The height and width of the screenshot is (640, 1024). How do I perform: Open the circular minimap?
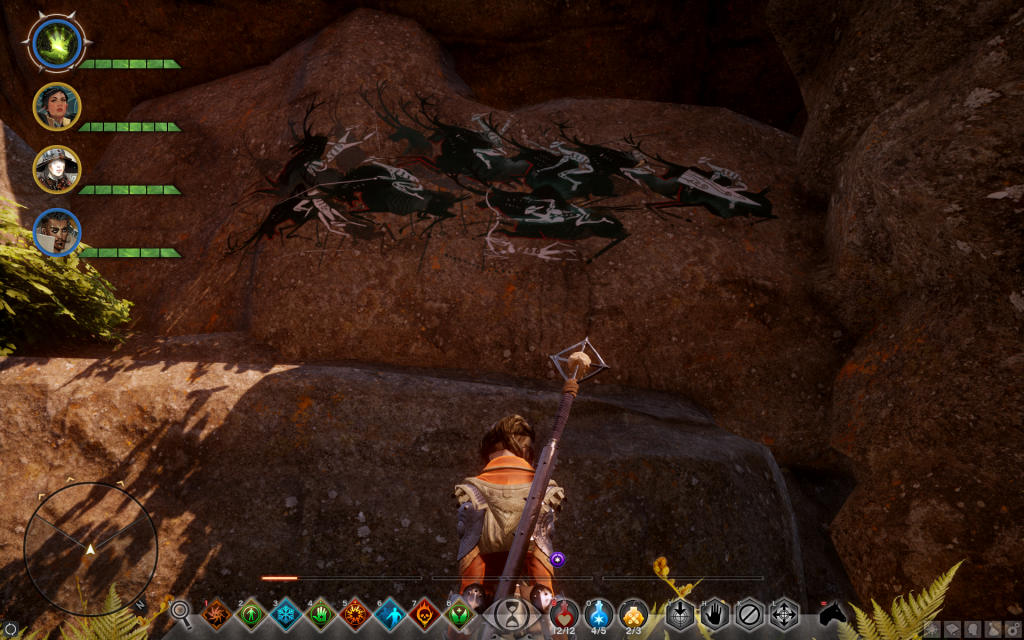(90, 548)
